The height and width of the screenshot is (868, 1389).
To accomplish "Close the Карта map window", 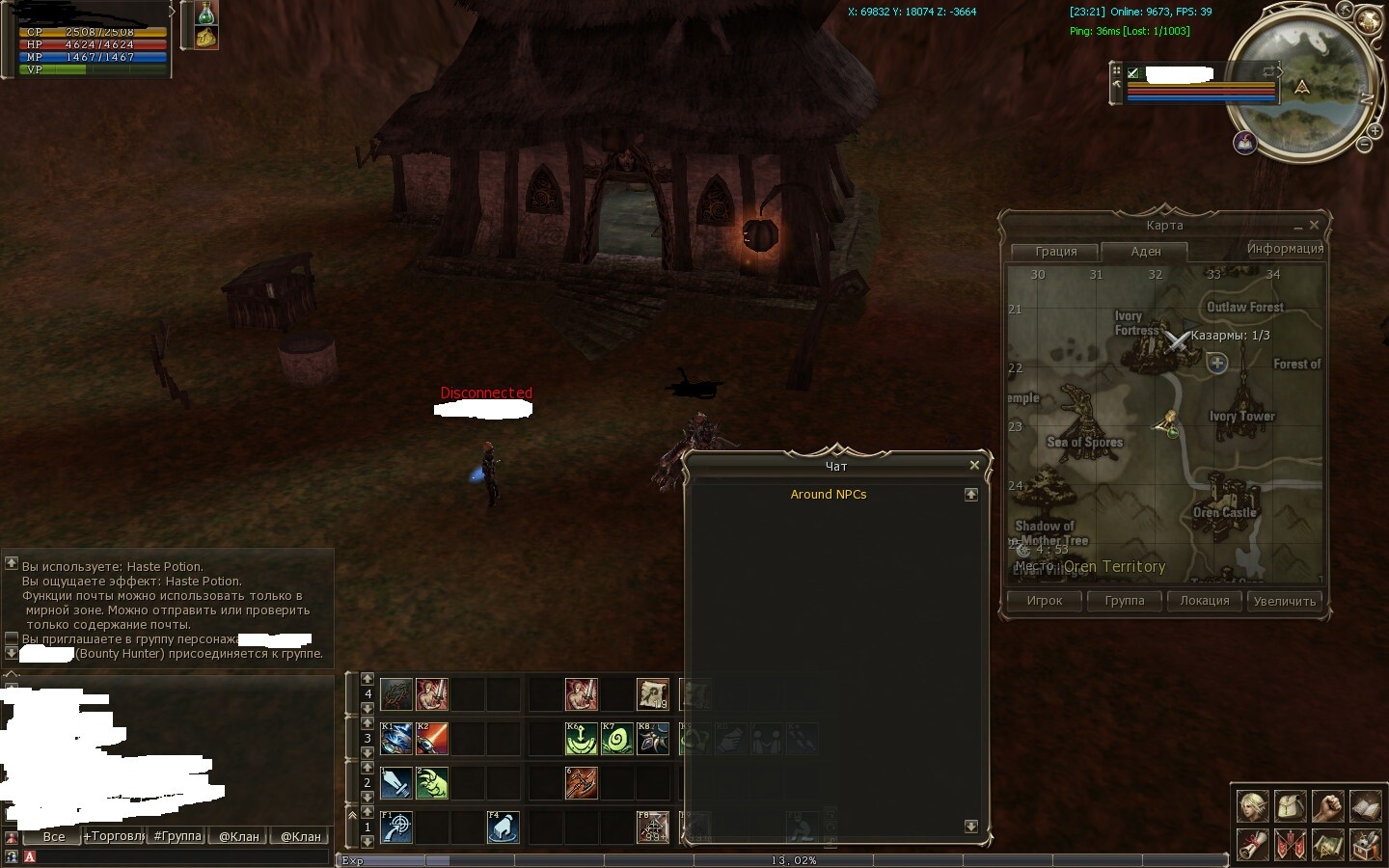I will click(1314, 225).
